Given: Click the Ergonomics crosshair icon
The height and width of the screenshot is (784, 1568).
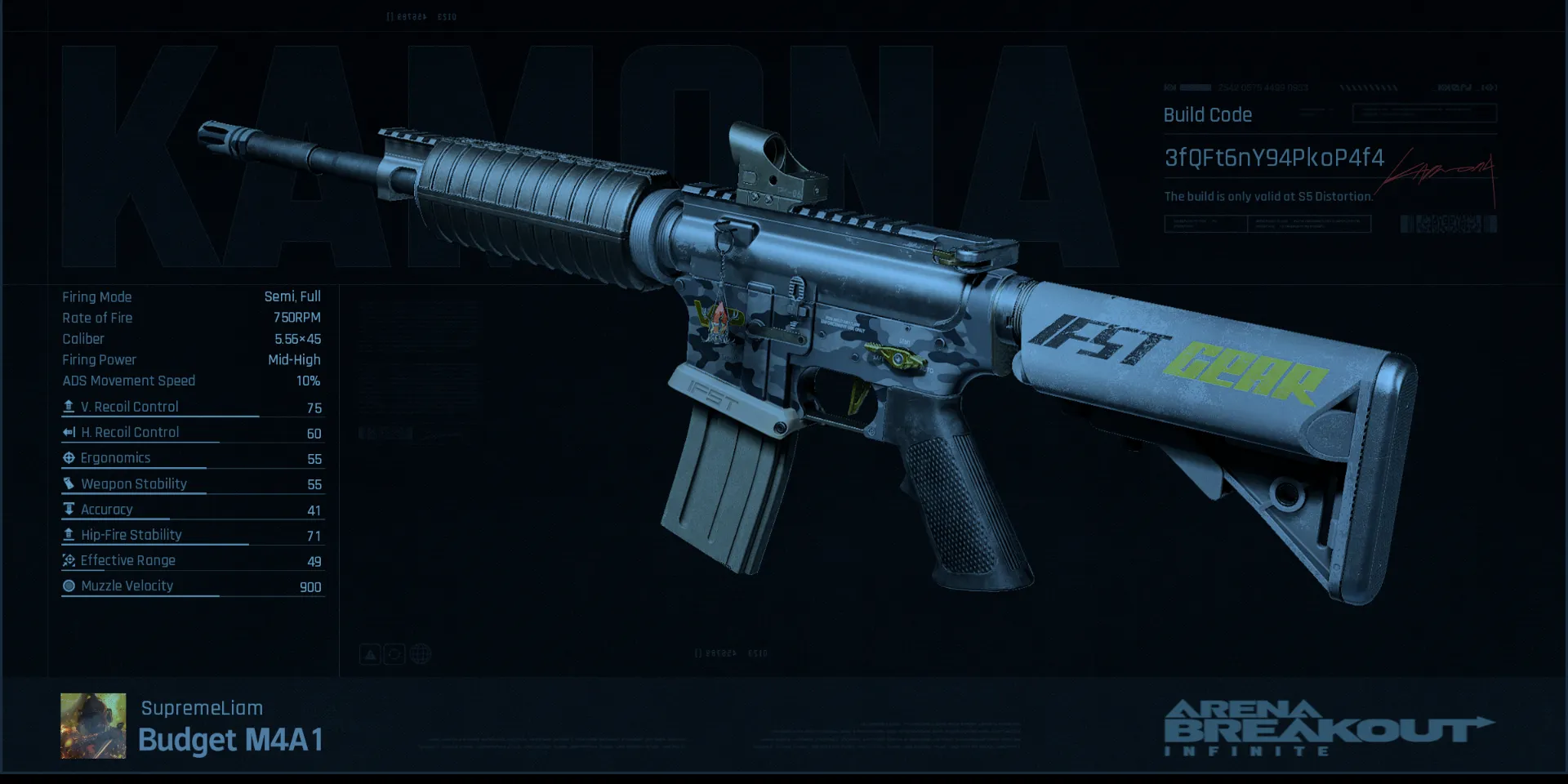Looking at the screenshot, I should click(x=69, y=457).
